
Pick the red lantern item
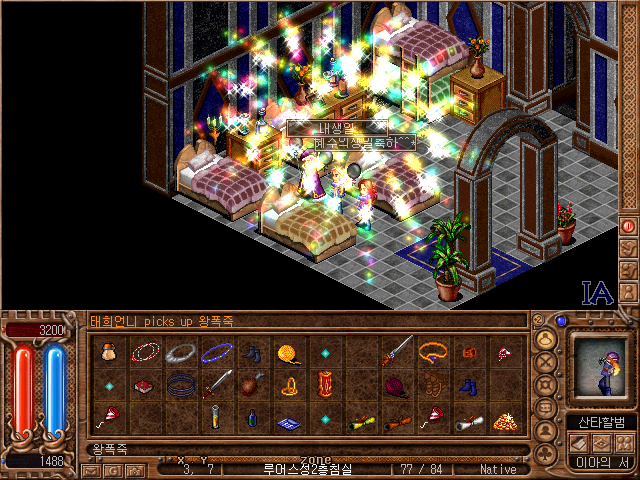click(x=325, y=385)
